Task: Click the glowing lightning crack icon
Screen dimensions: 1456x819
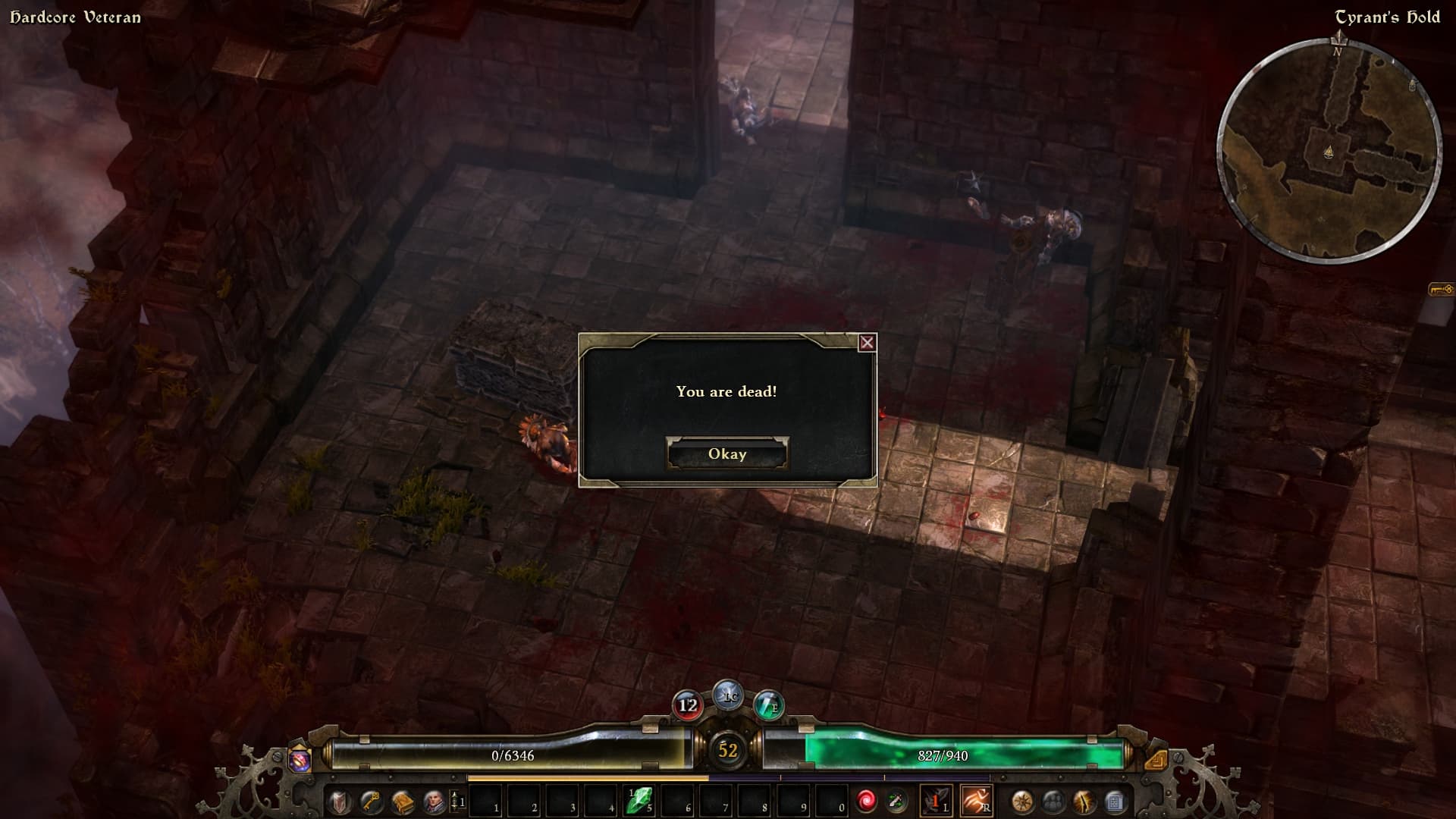Action: pyautogui.click(x=1084, y=802)
